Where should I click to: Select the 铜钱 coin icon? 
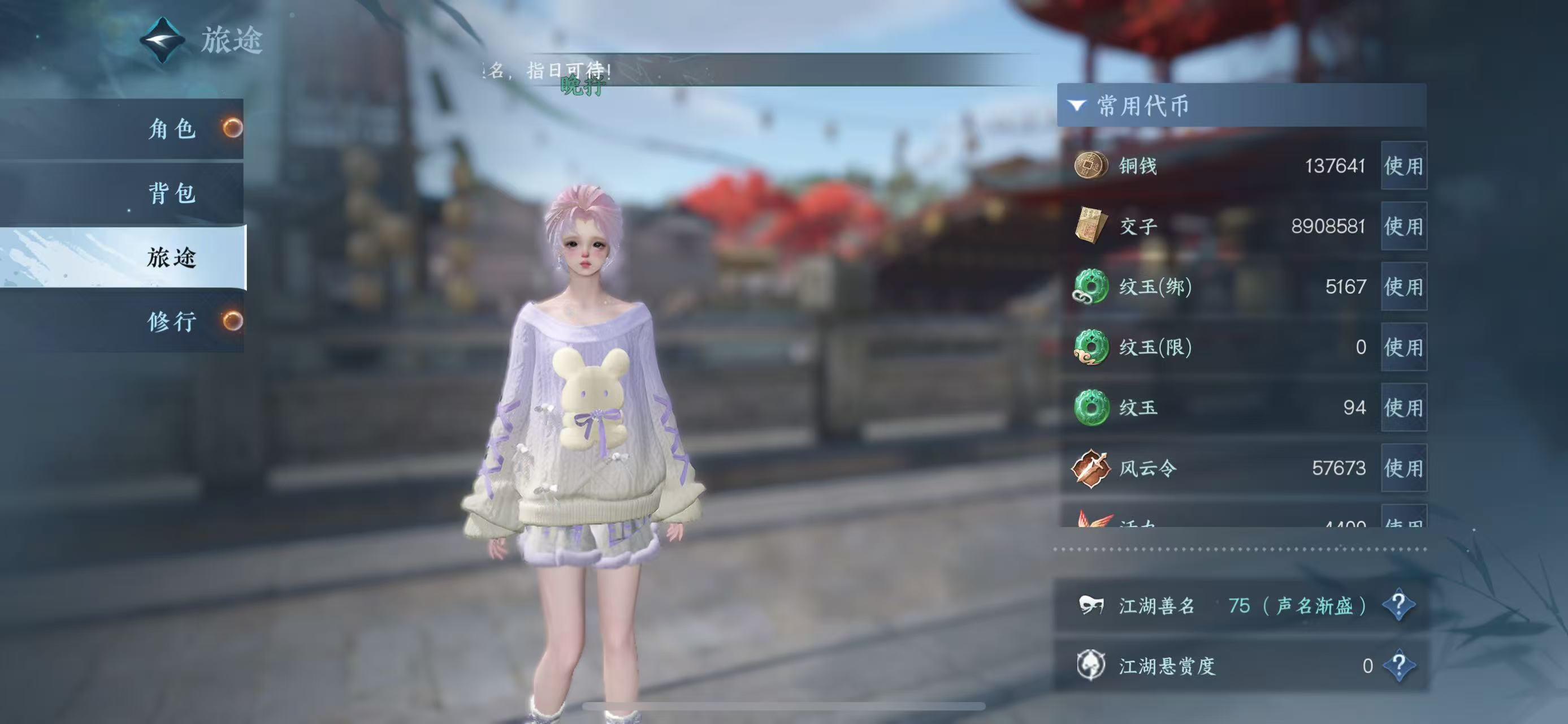(1090, 166)
